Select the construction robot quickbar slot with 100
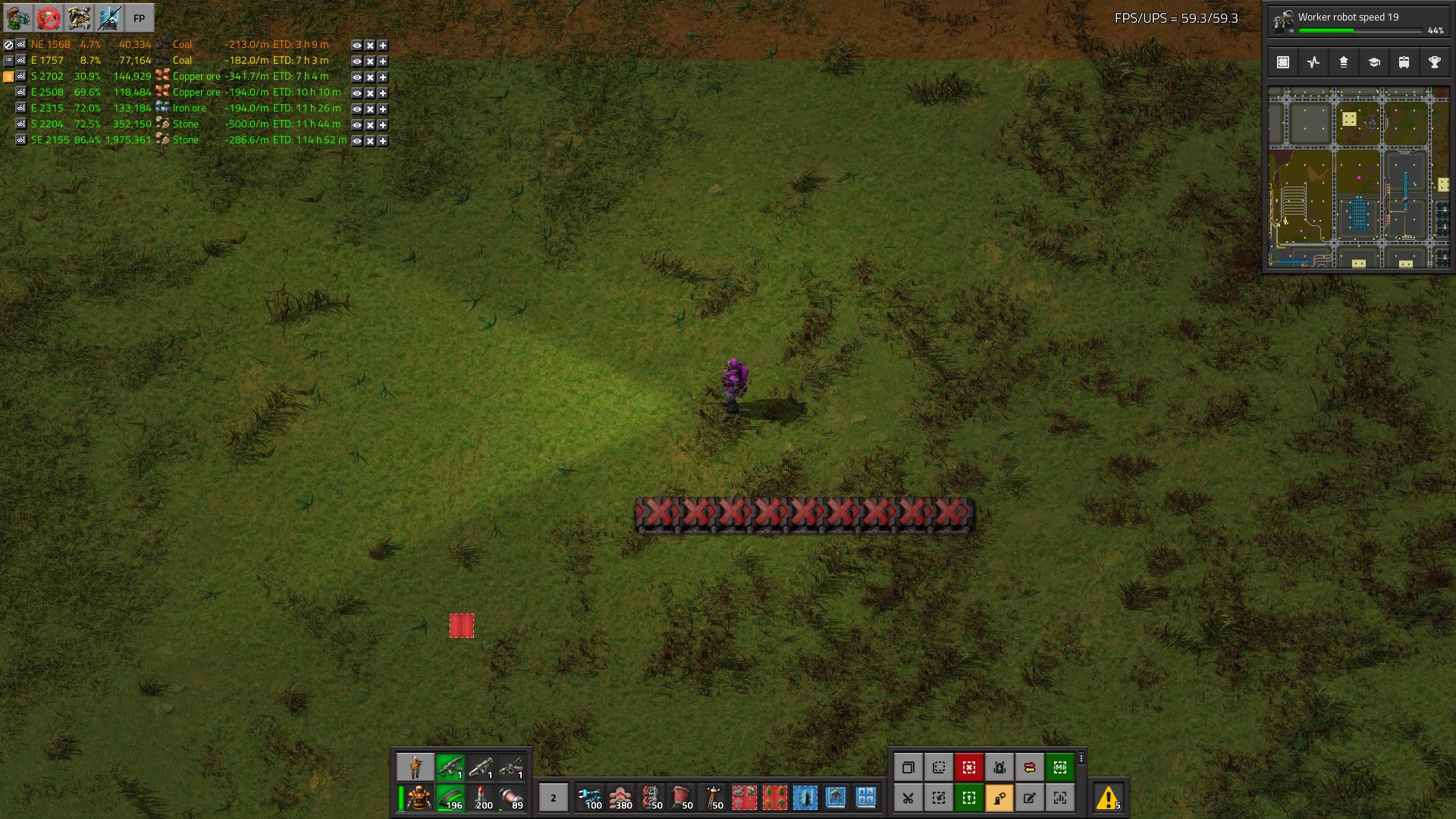 point(590,798)
